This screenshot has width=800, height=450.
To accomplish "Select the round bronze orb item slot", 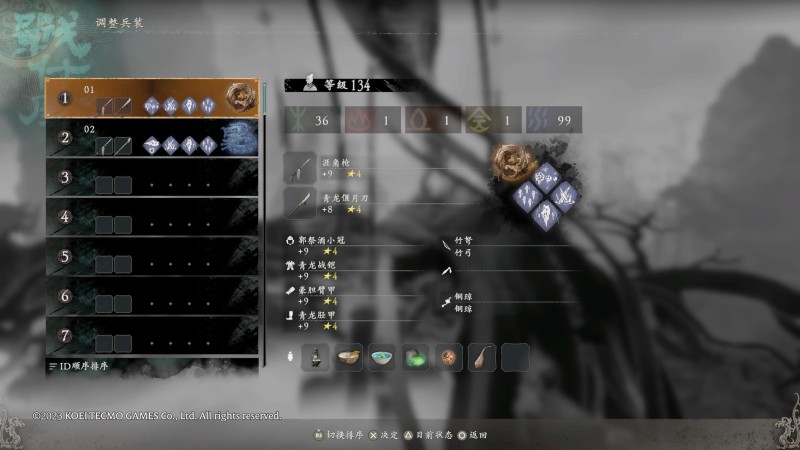I will (x=449, y=357).
